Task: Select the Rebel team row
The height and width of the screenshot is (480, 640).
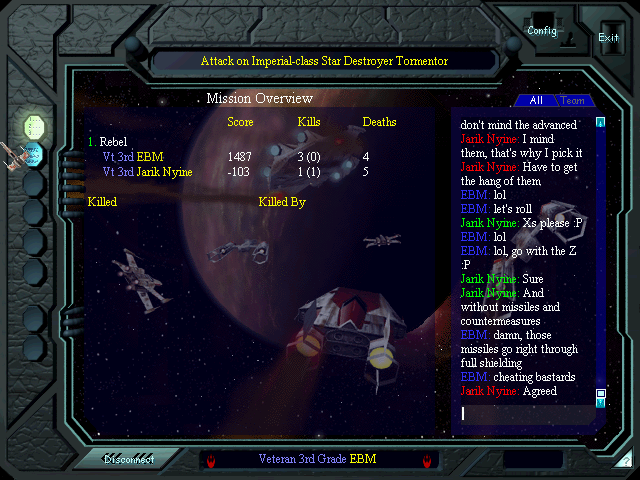Action: [112, 142]
